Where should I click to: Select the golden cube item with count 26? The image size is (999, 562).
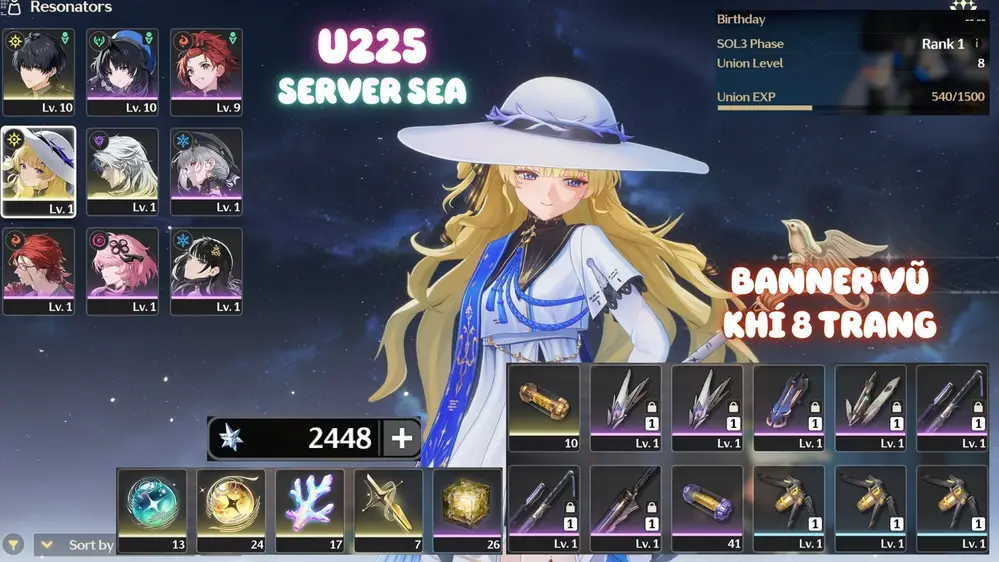pyautogui.click(x=467, y=510)
